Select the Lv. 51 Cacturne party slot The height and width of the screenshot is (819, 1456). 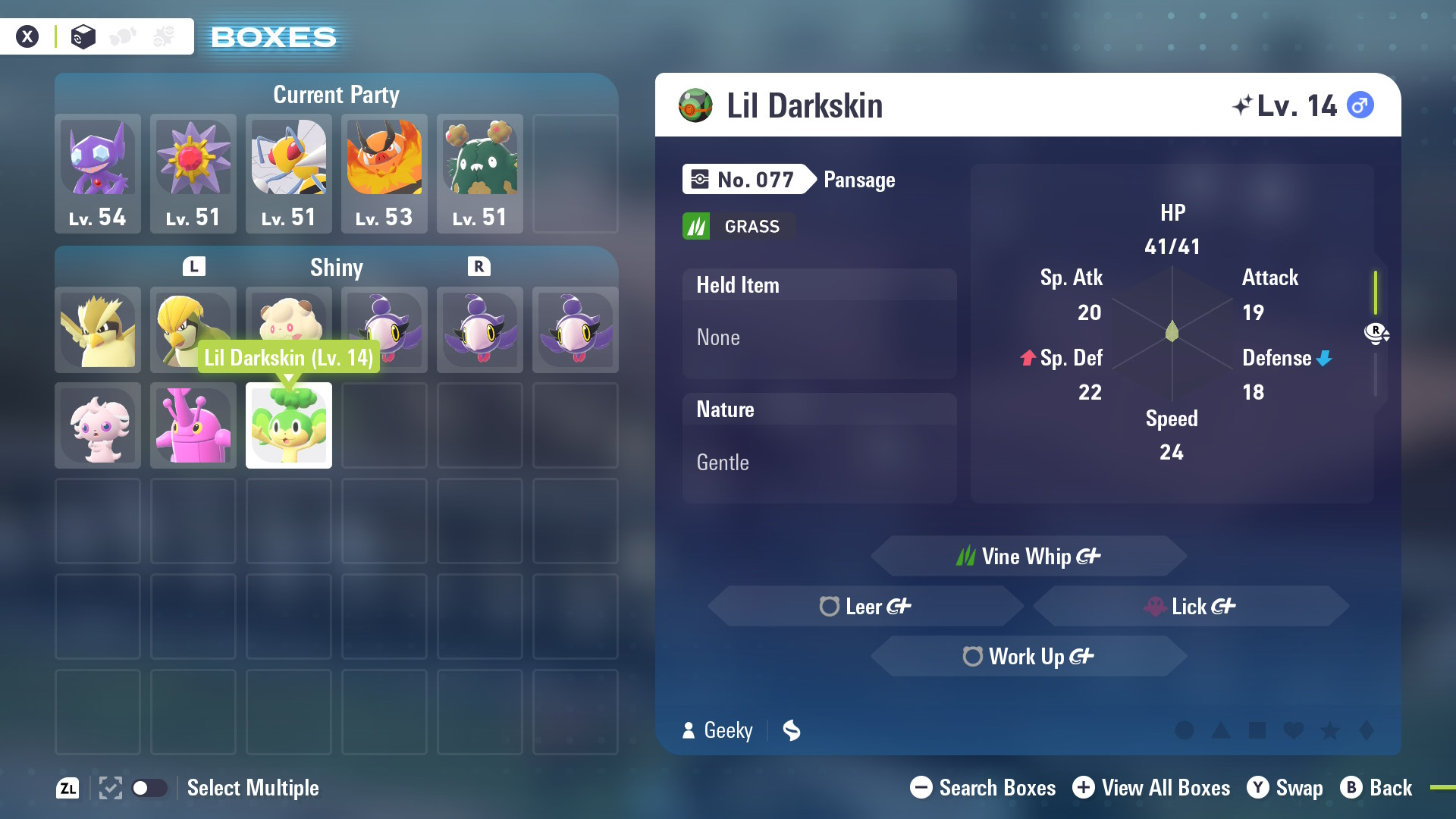coord(480,173)
